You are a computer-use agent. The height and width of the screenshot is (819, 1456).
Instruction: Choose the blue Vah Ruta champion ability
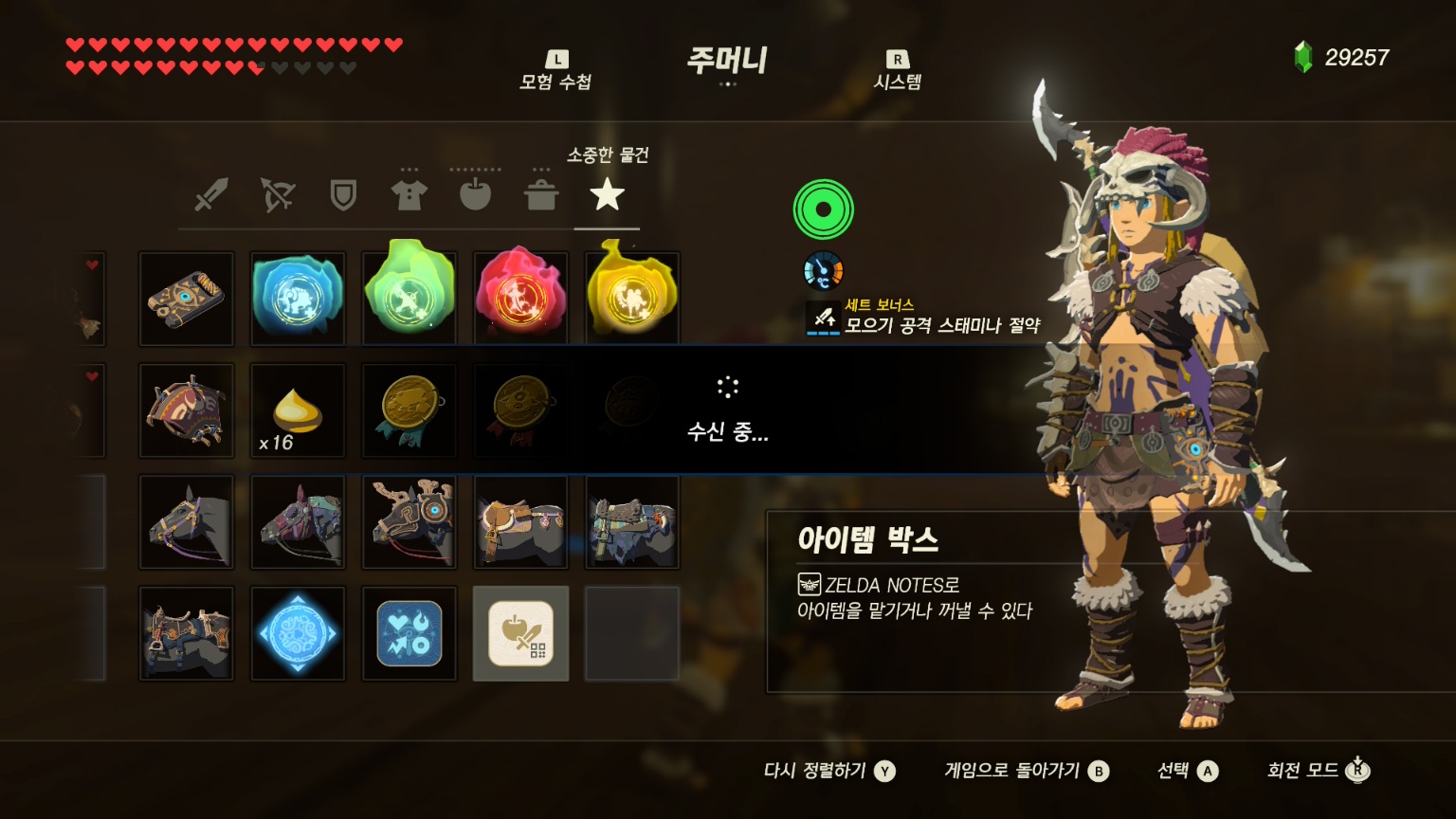(x=298, y=299)
